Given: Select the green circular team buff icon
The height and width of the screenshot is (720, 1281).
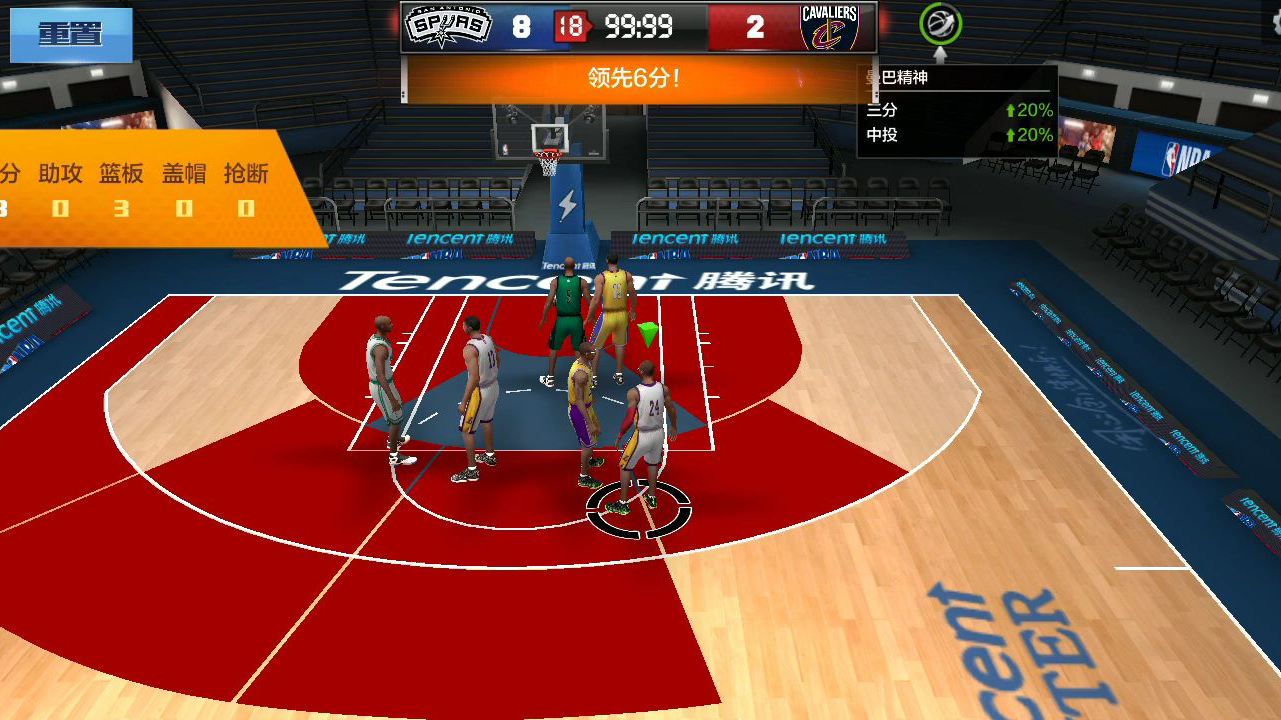Looking at the screenshot, I should (940, 24).
